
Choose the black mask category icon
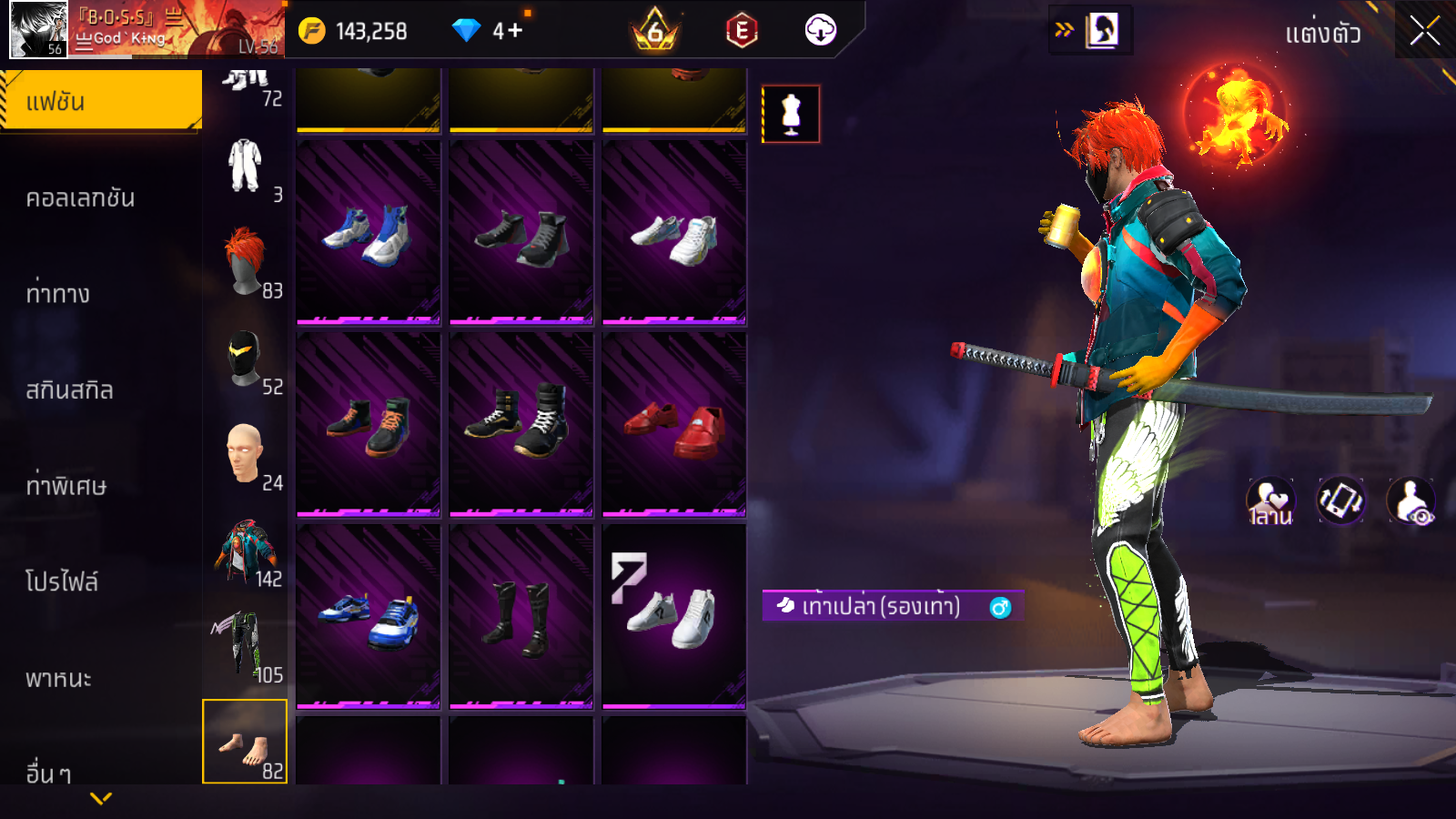click(245, 359)
